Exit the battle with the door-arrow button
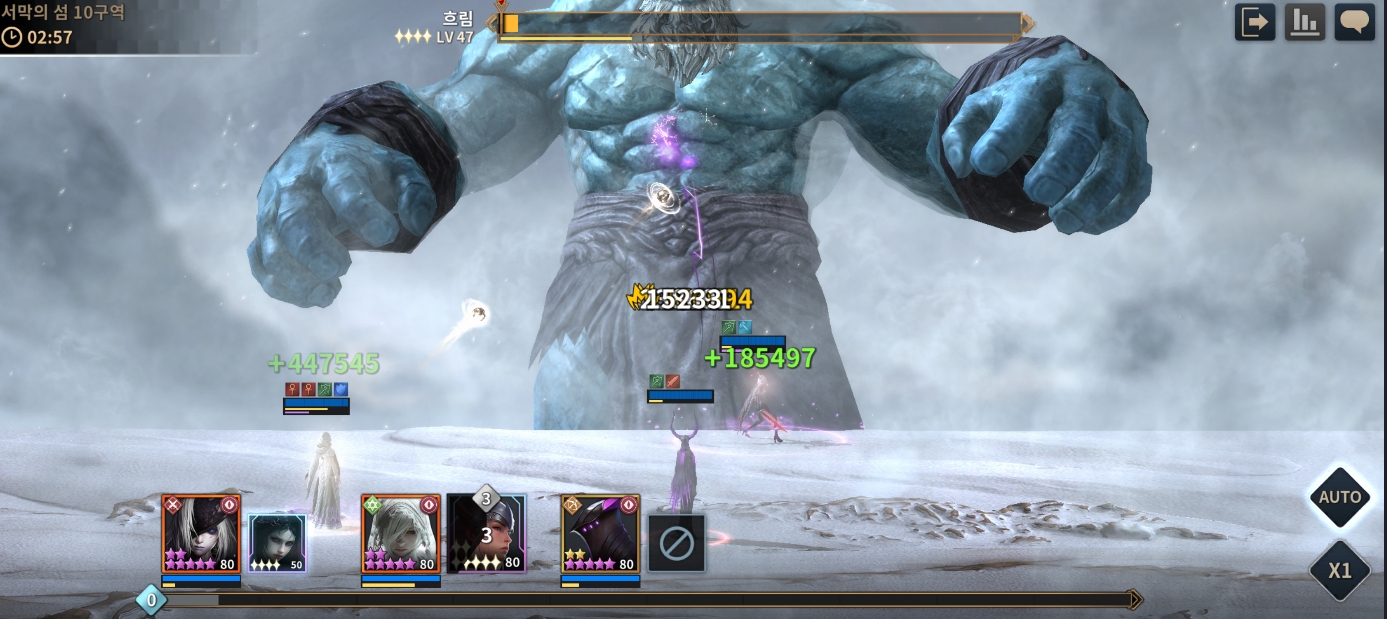The width and height of the screenshot is (1387, 619). pyautogui.click(x=1255, y=22)
